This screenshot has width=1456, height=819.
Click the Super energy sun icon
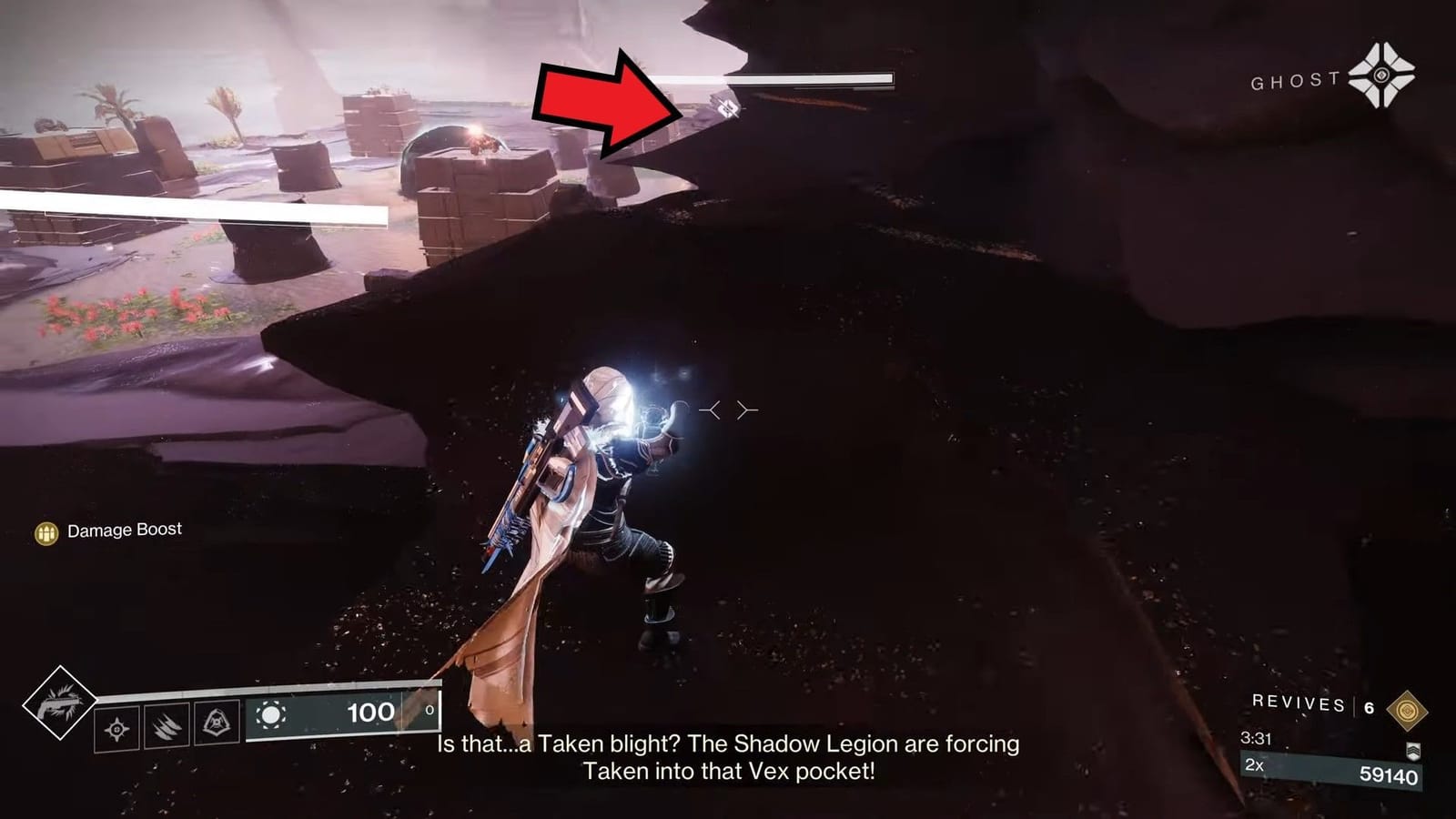point(273,715)
